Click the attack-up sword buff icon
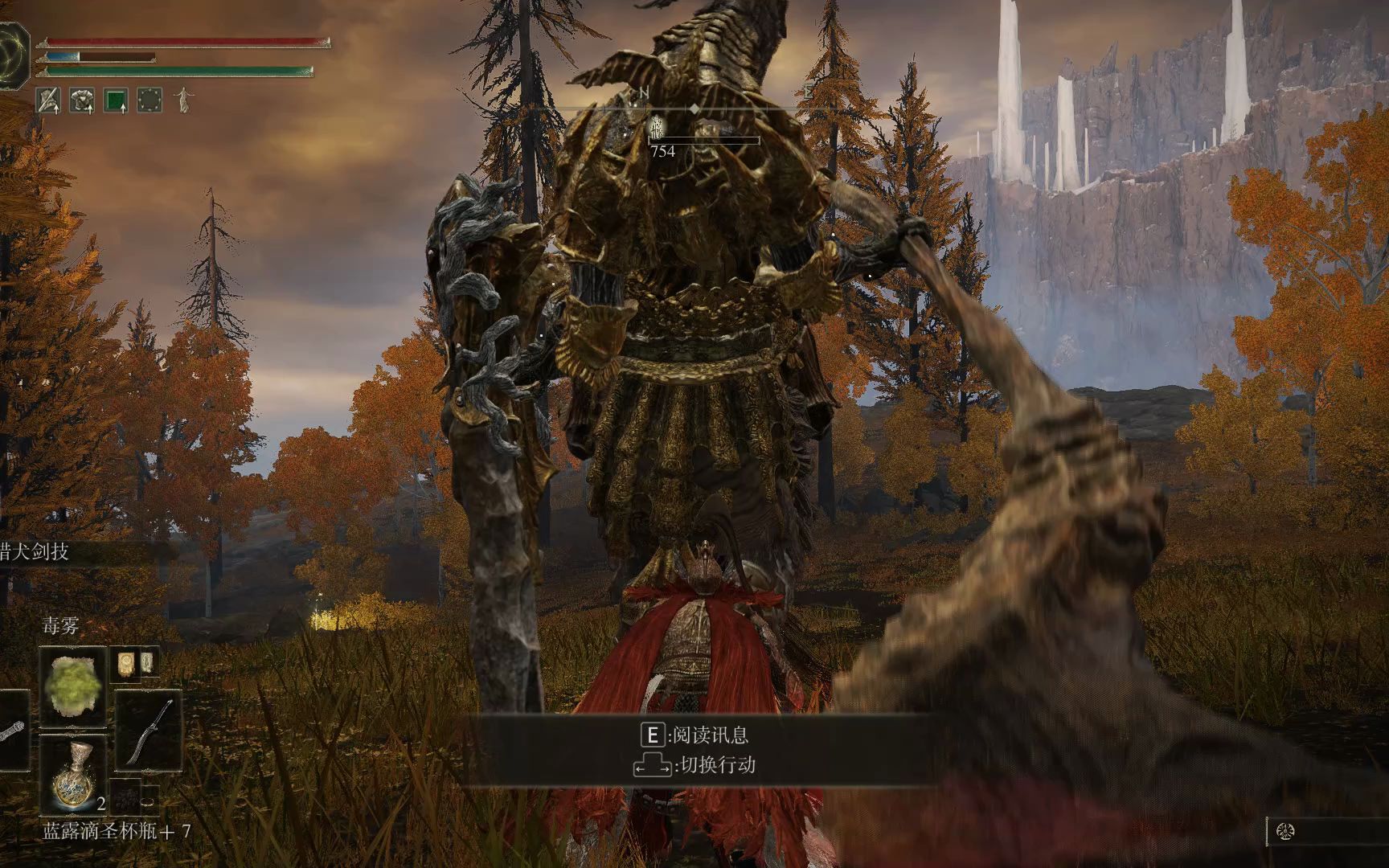This screenshot has height=868, width=1389. (x=48, y=100)
